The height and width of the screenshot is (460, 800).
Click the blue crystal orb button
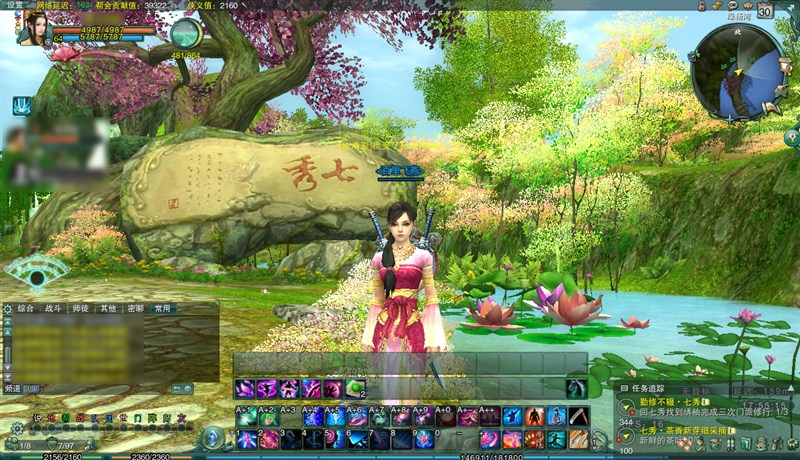coord(213,439)
